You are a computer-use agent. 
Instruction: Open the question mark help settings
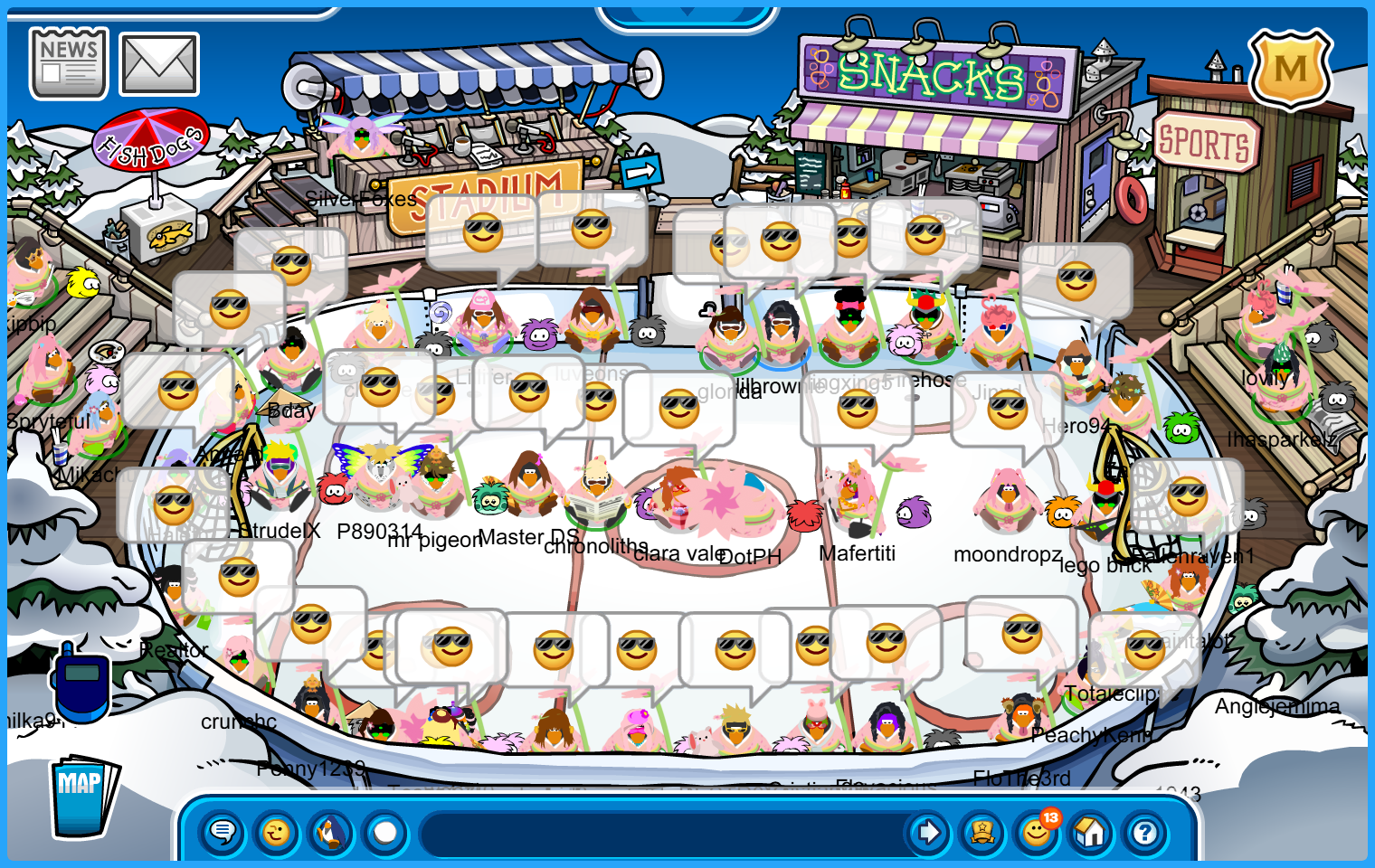(x=1145, y=832)
